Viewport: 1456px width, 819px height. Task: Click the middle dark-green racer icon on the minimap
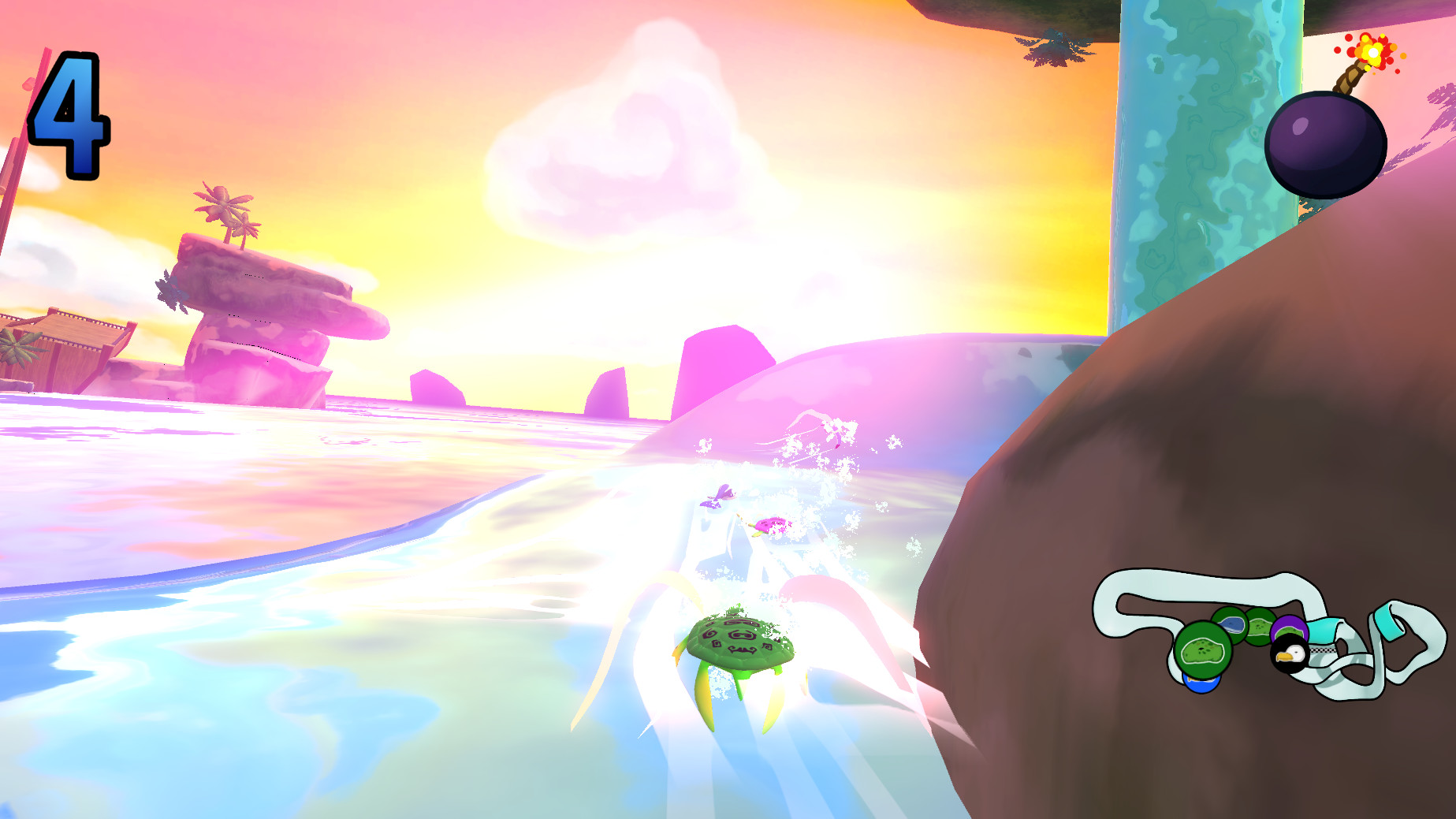coord(1261,627)
